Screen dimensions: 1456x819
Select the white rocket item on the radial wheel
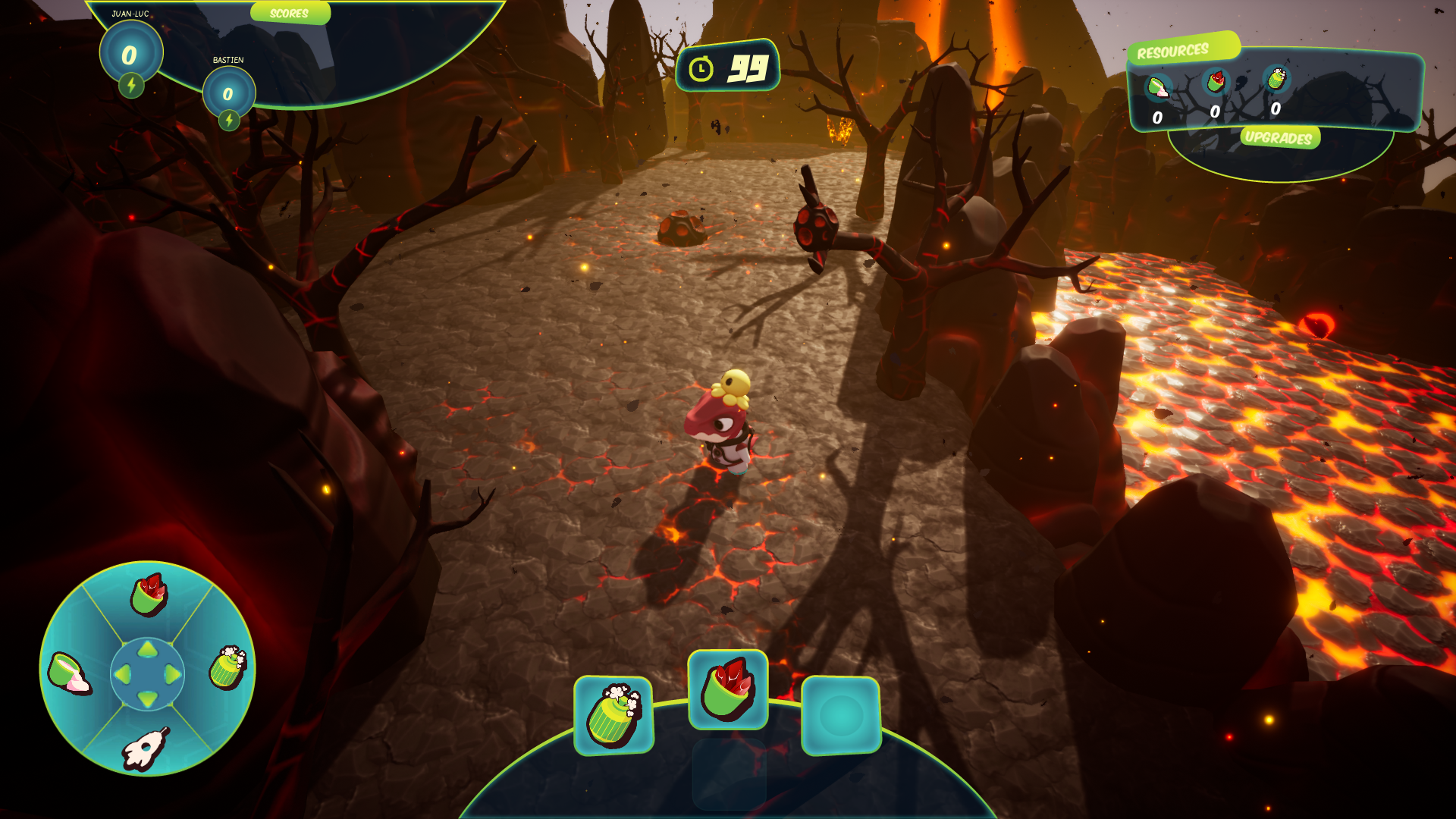(145, 748)
